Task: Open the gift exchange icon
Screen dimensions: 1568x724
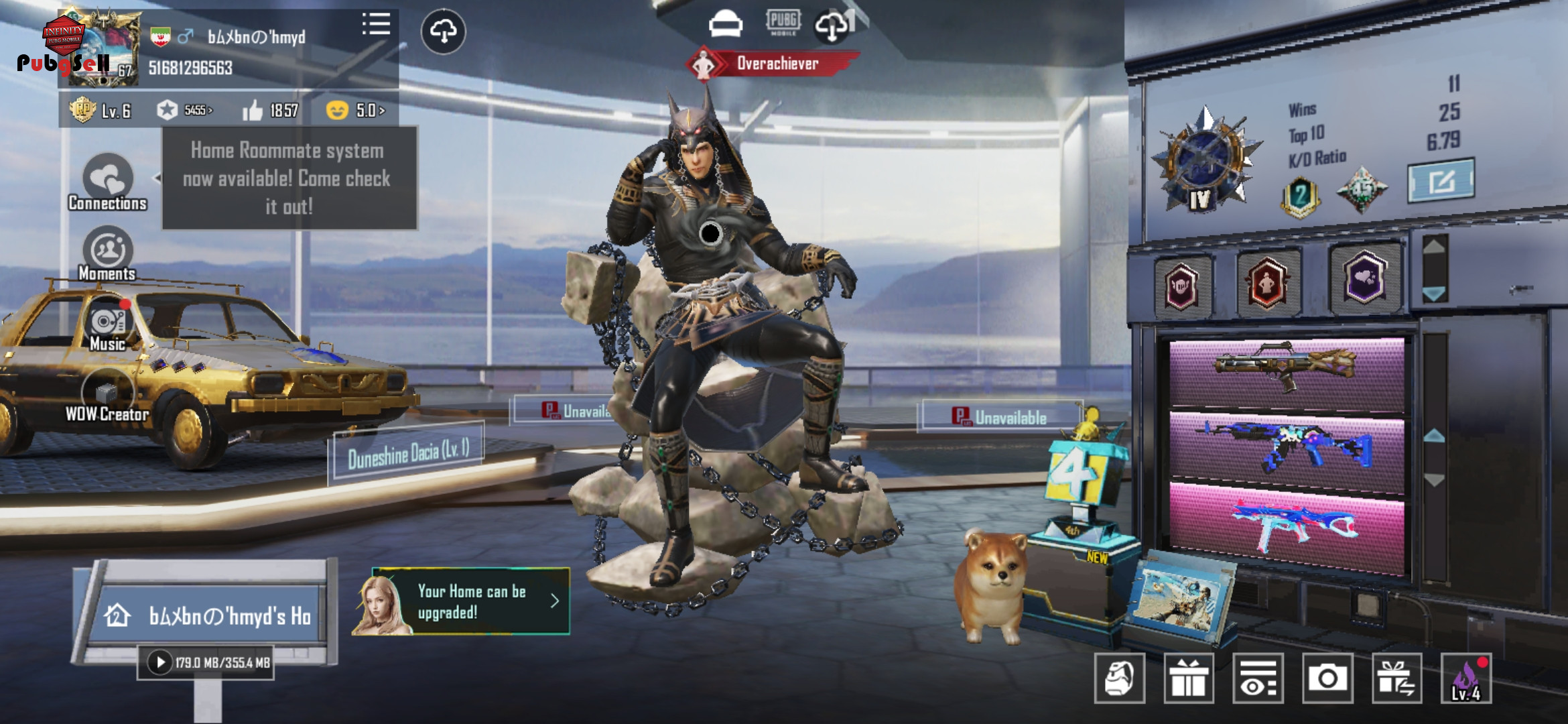Action: (1396, 678)
